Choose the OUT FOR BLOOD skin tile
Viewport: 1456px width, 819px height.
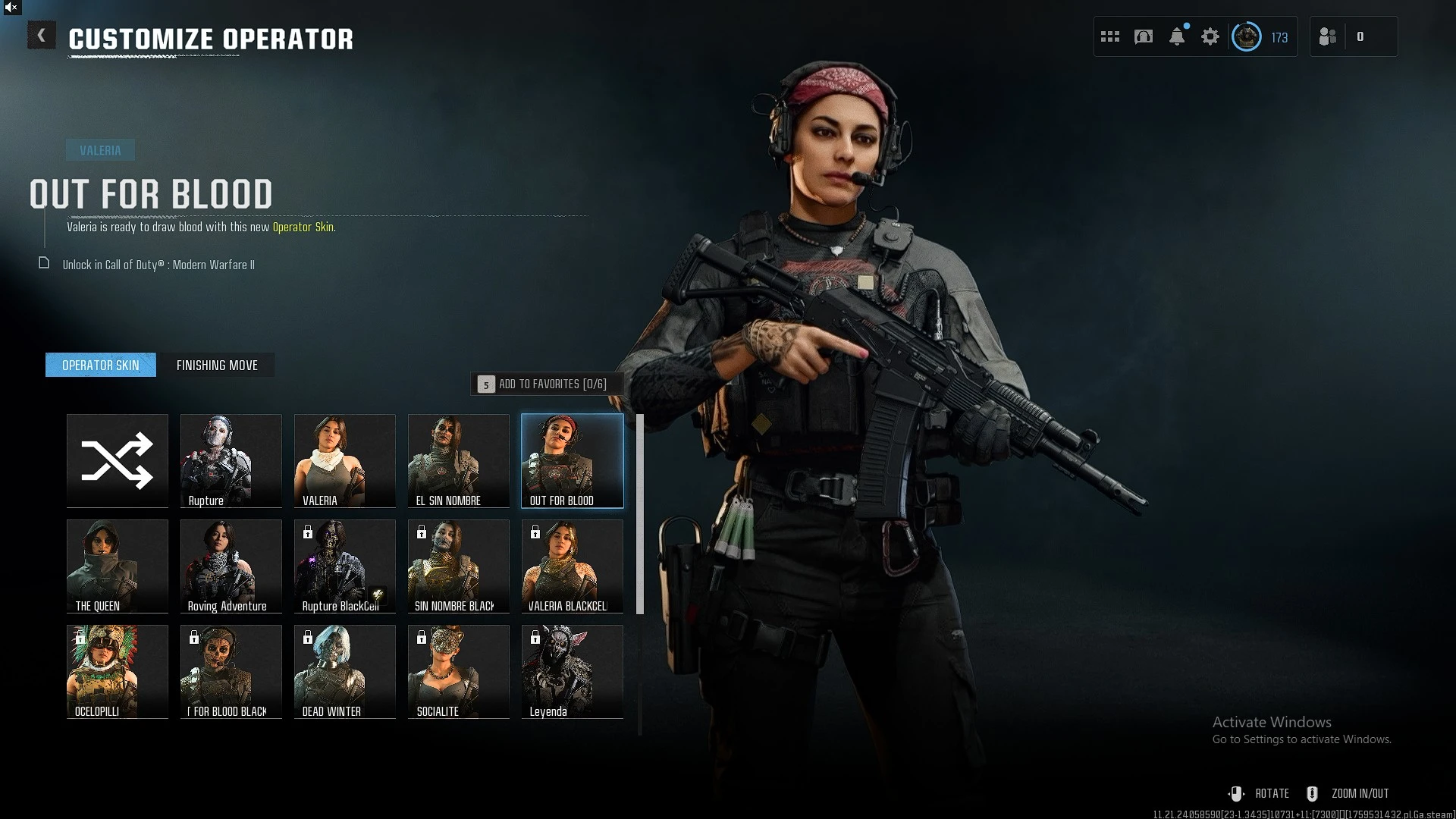click(x=573, y=460)
